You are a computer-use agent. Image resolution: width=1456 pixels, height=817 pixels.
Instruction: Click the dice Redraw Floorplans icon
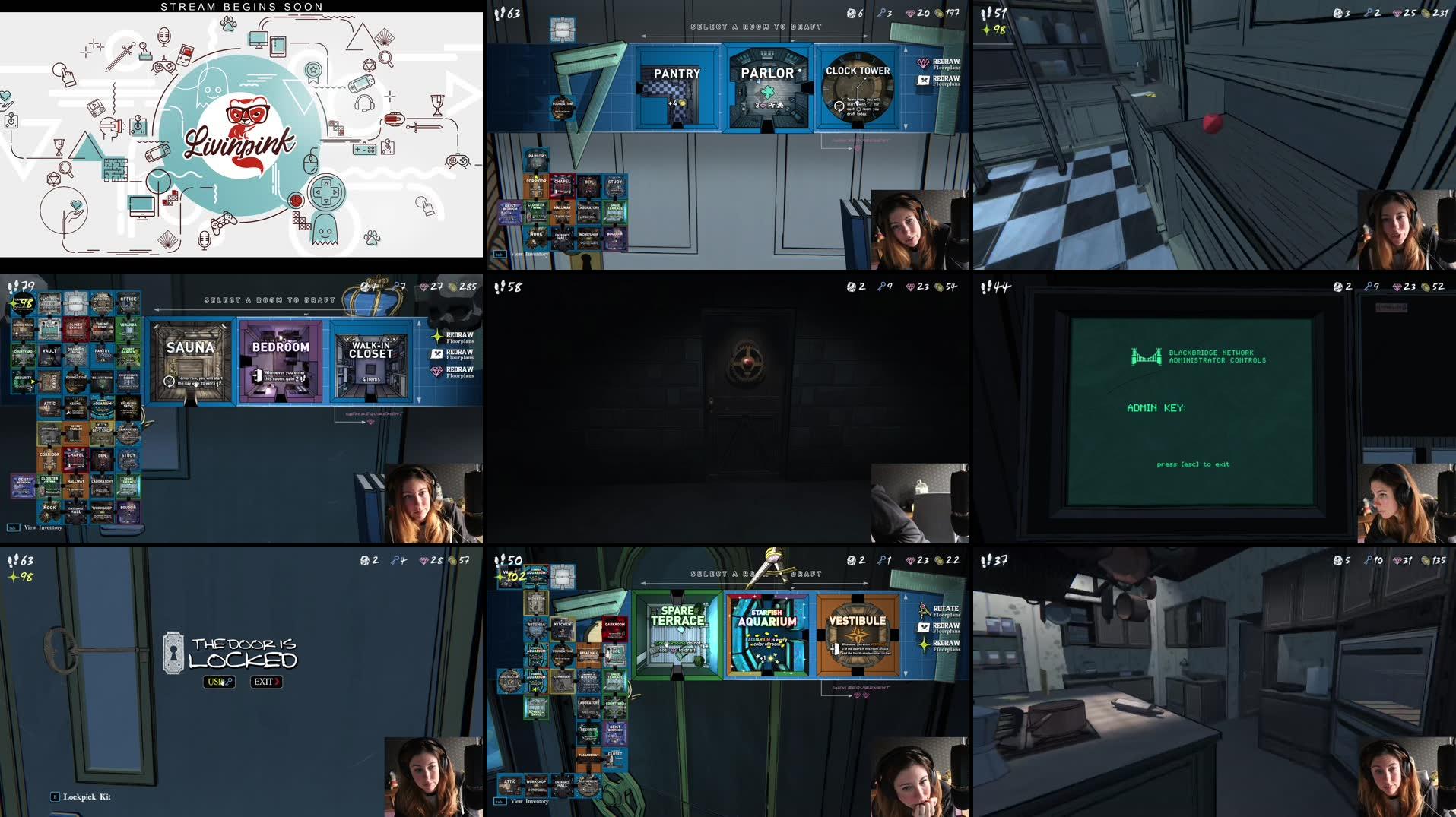coord(923,81)
